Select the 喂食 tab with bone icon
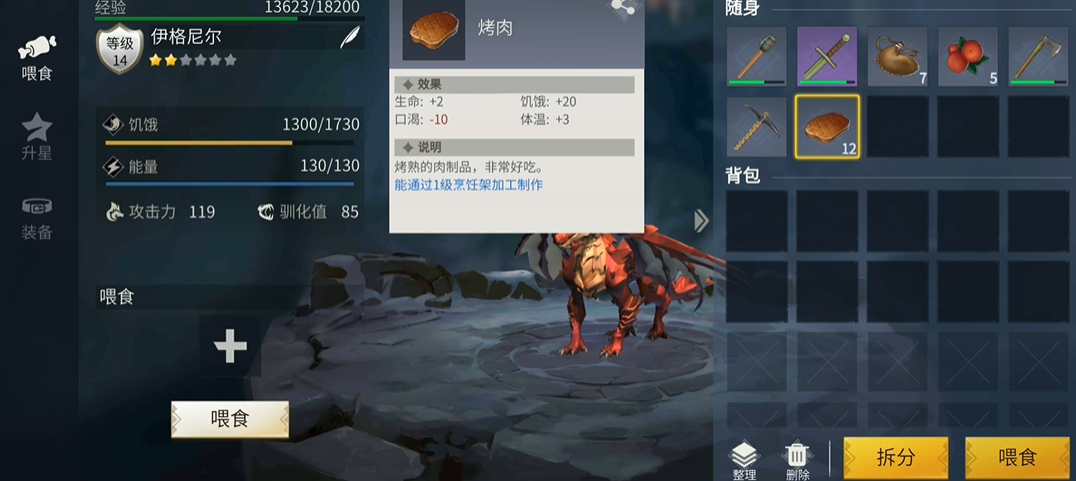 coord(37,56)
